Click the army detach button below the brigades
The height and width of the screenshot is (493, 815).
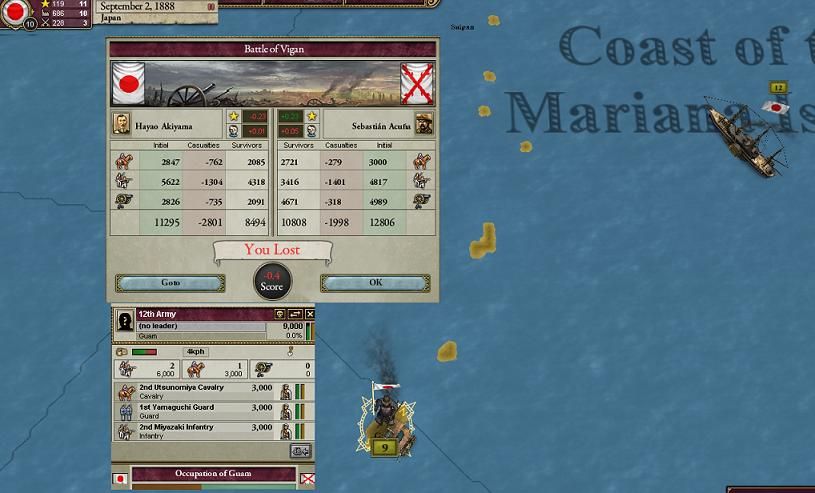(300, 451)
